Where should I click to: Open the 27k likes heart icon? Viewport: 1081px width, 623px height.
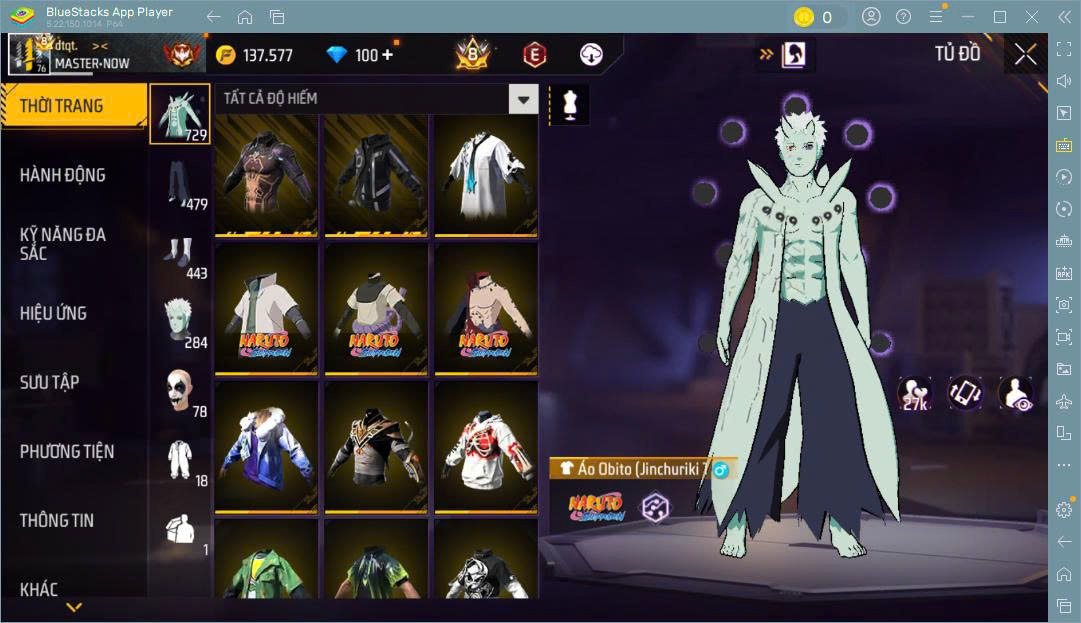point(915,393)
